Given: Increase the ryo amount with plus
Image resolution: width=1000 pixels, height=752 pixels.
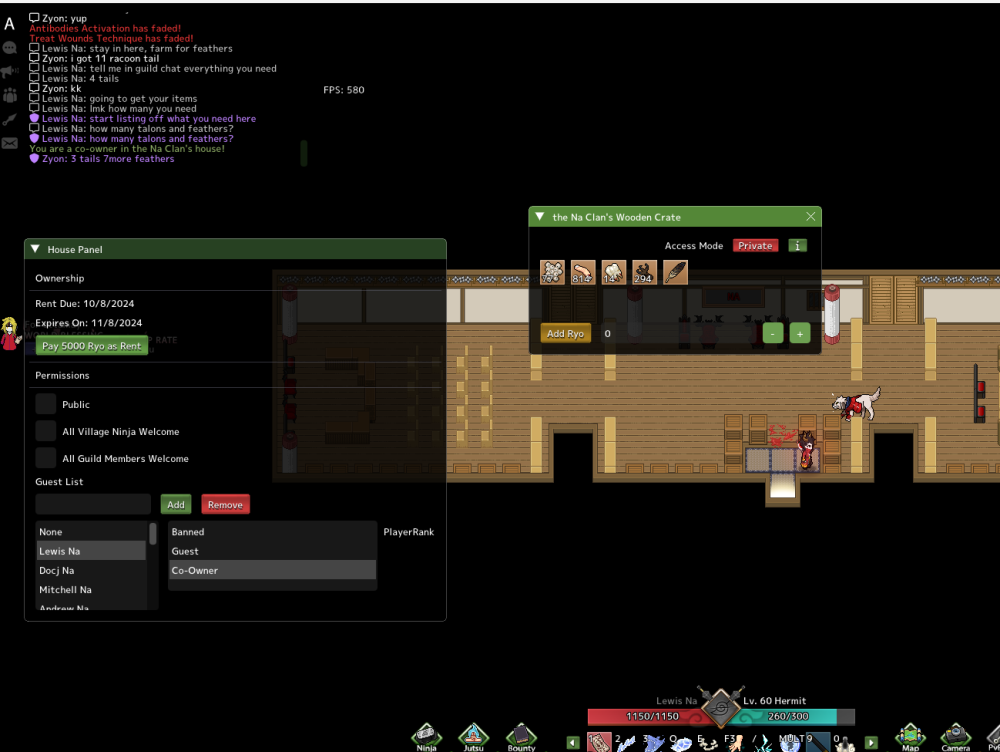Looking at the screenshot, I should (x=800, y=334).
